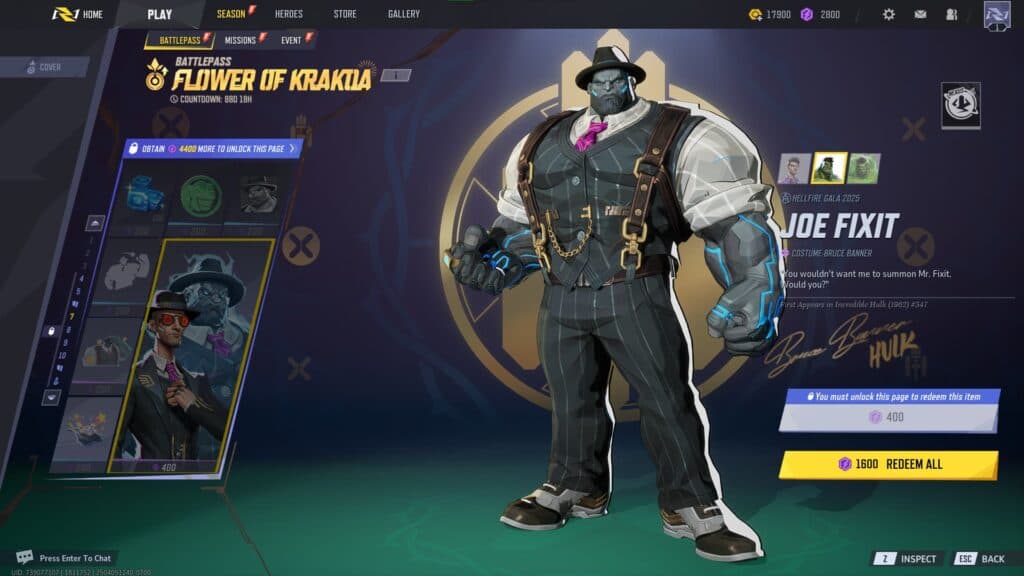The image size is (1024, 576).
Task: Open the Store
Action: point(344,14)
